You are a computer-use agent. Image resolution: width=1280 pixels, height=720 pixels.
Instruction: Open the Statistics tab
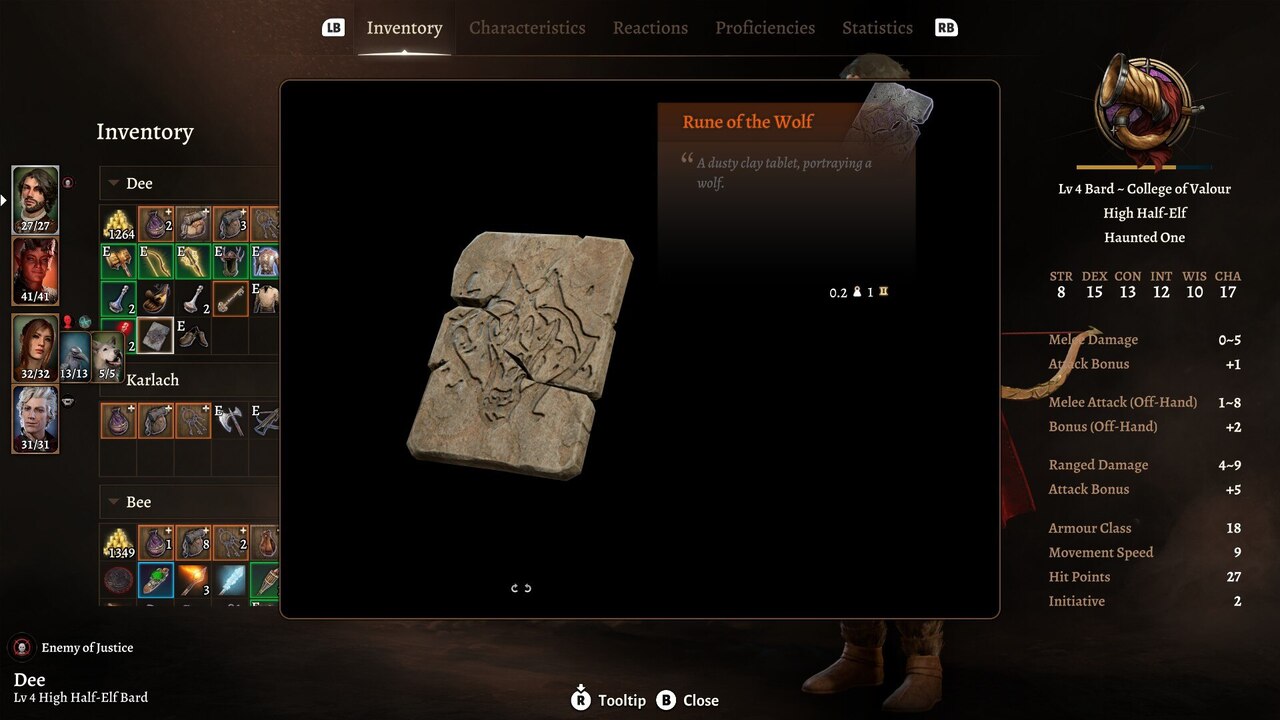click(x=877, y=27)
